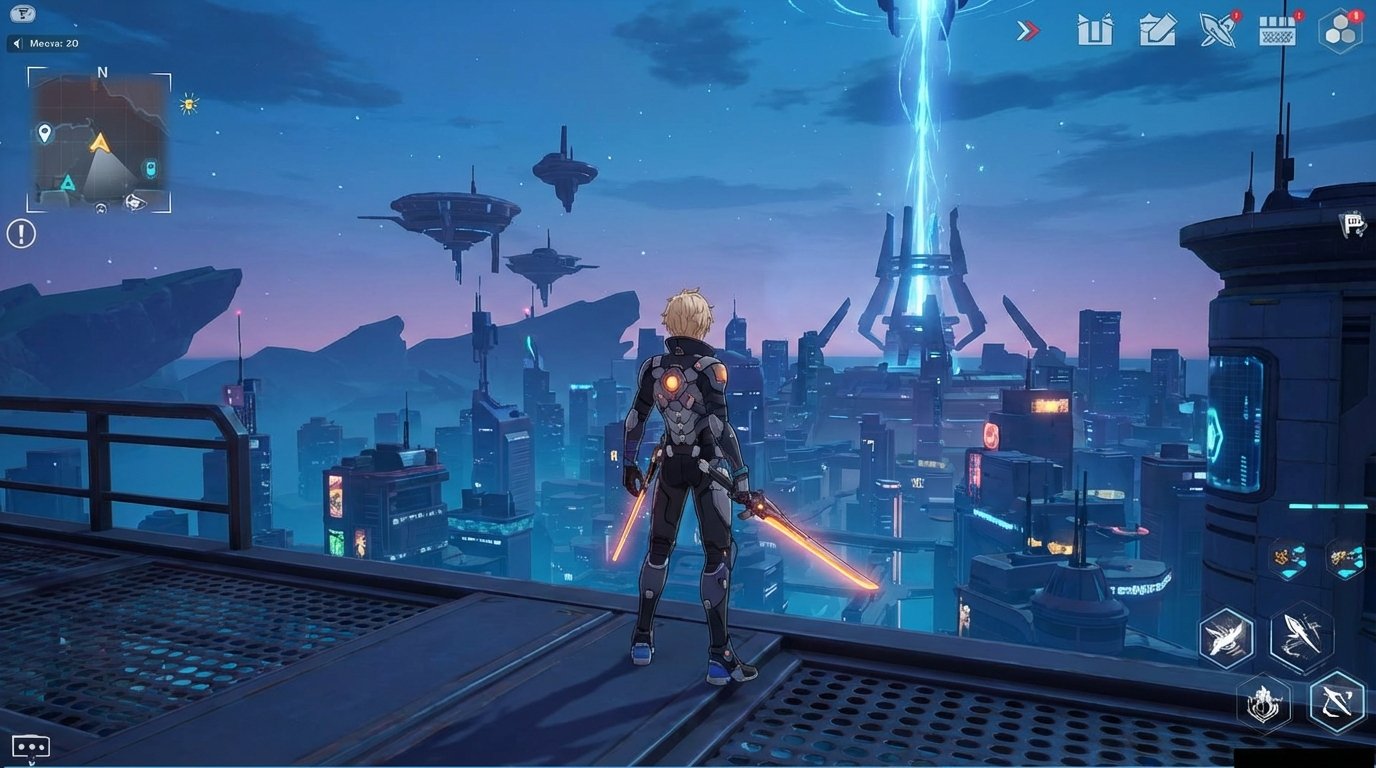Click the Mecva: 20 label at top left
The image size is (1376, 768).
(53, 44)
